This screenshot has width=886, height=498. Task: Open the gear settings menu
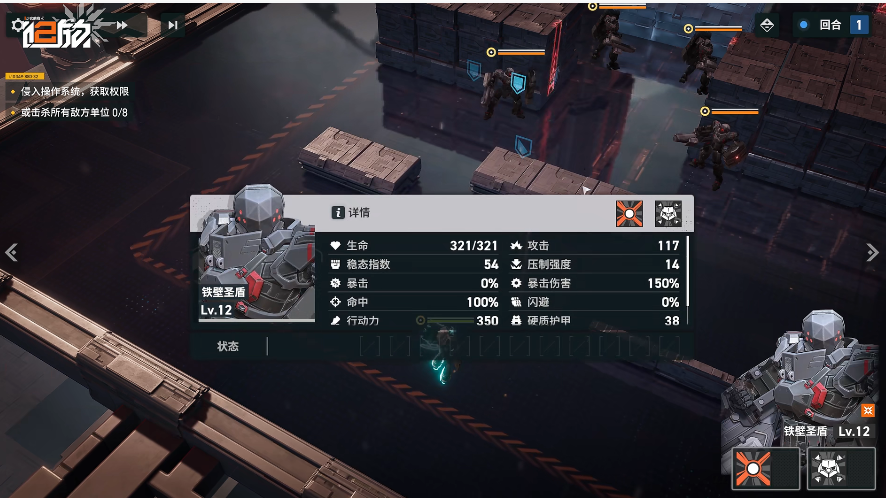(x=19, y=25)
